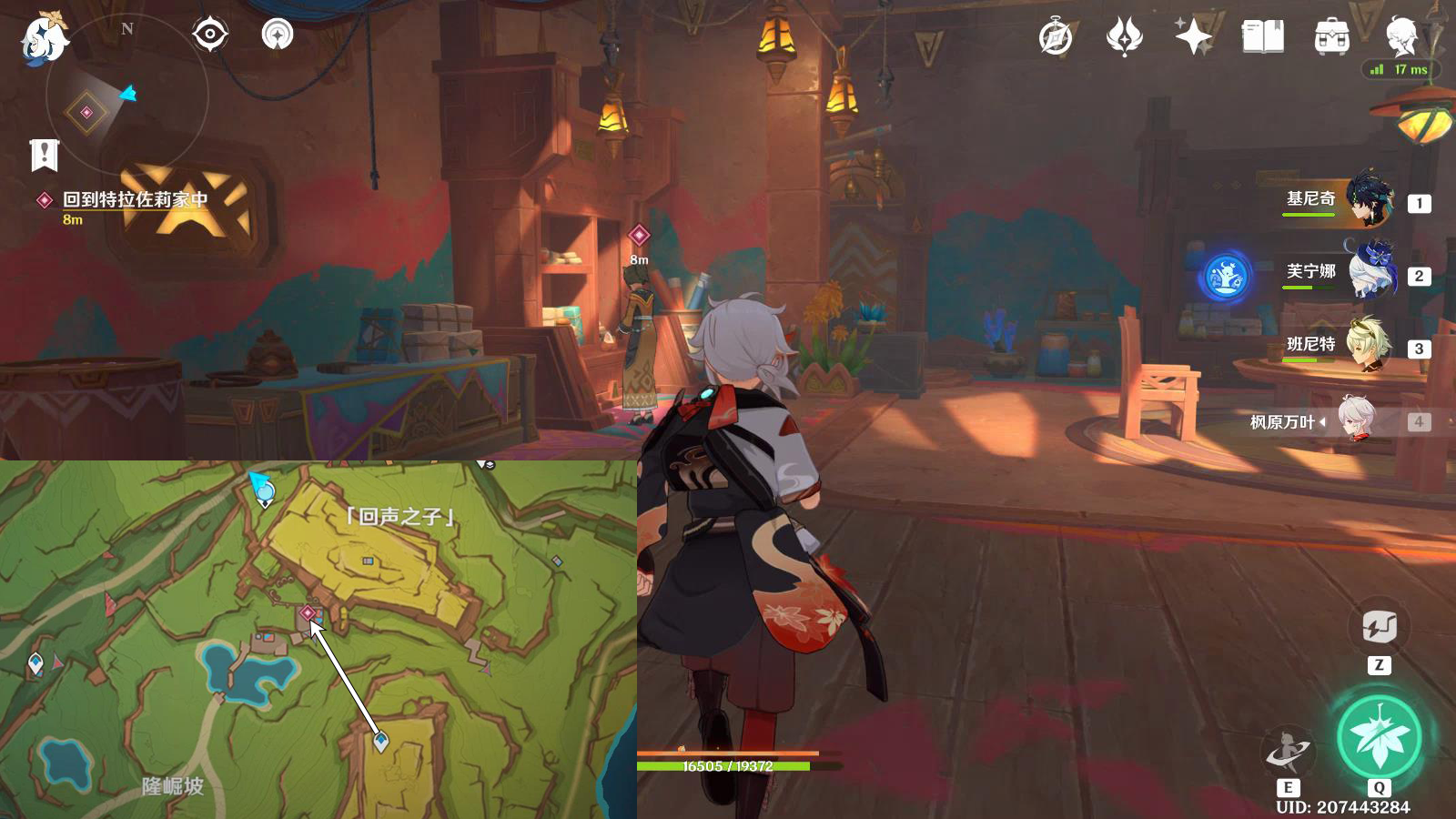The image size is (1456, 819).
Task: Open the compass adventure icon
Action: pyautogui.click(x=1056, y=37)
